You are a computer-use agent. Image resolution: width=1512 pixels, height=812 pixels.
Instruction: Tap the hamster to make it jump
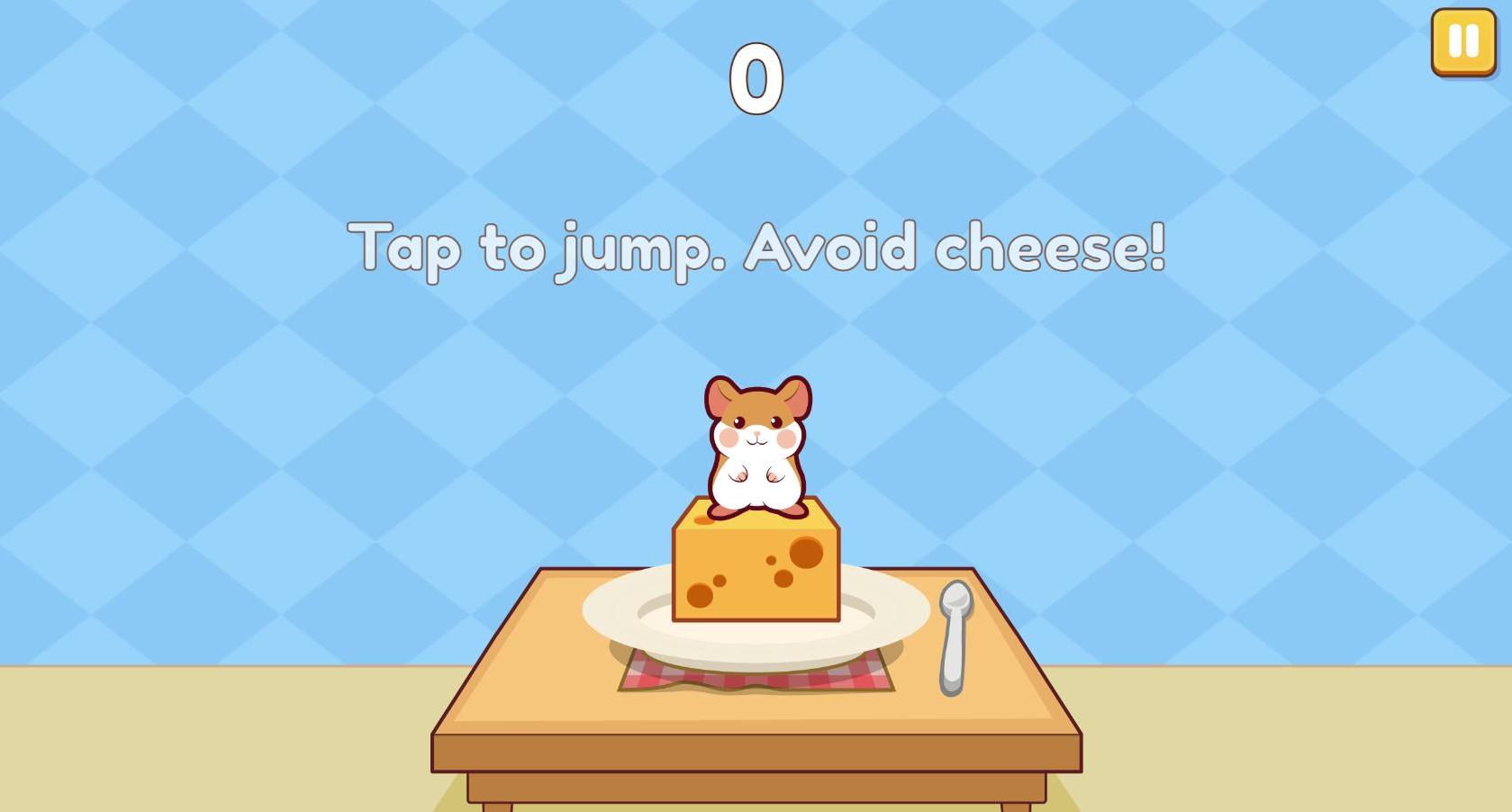point(756,441)
